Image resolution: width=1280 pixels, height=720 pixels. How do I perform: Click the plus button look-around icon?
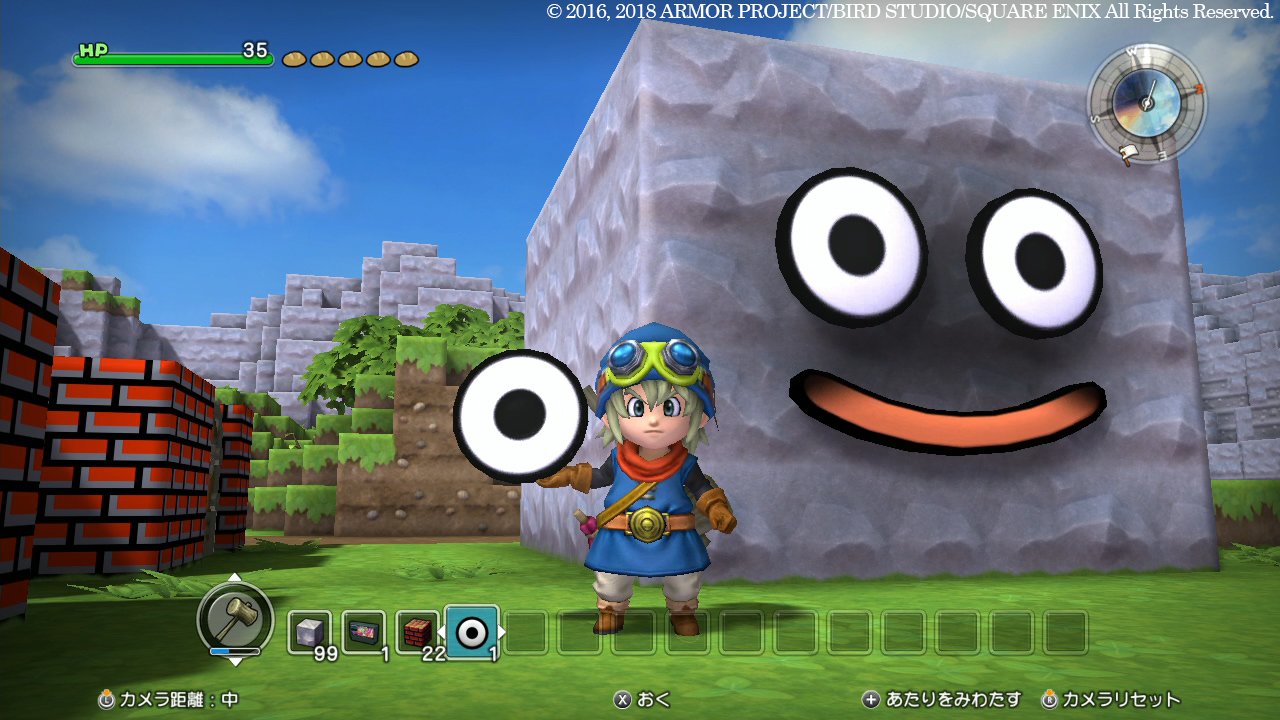coord(872,700)
